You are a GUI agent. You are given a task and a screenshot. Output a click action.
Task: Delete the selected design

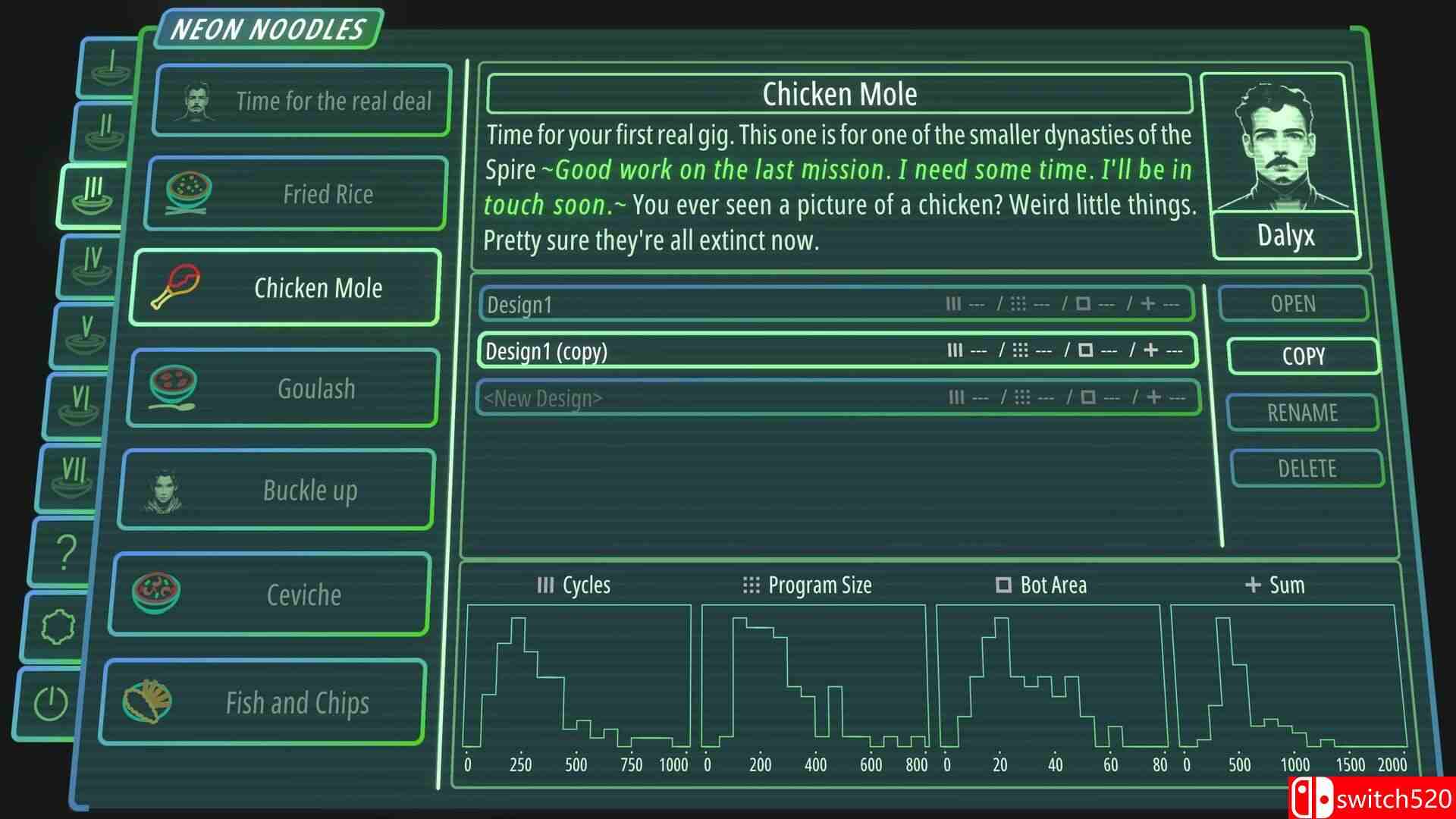pos(1307,468)
